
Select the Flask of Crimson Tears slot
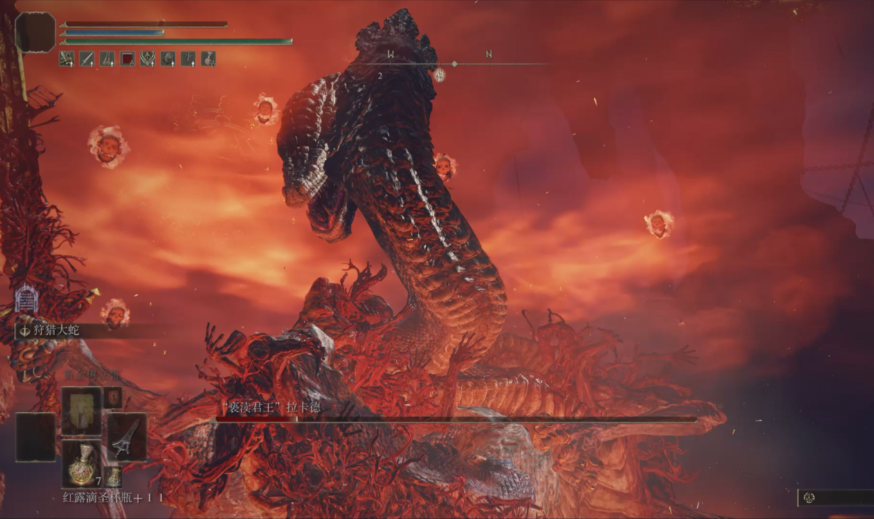pos(81,463)
